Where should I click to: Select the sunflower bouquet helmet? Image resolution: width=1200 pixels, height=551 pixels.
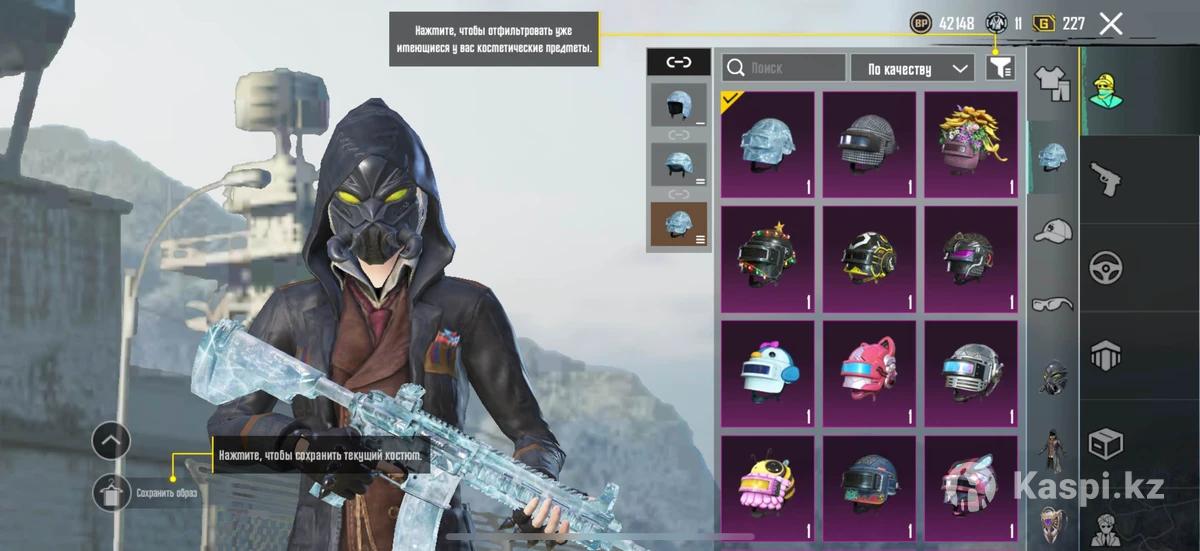970,144
